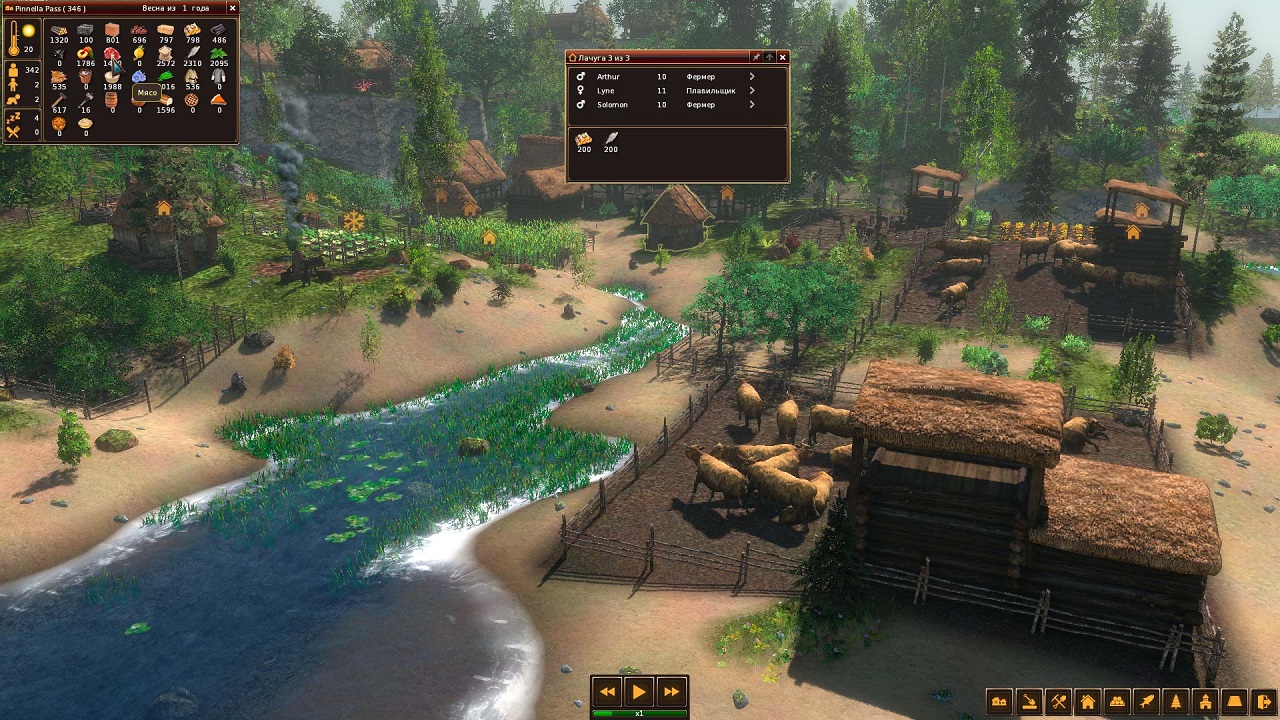Open the fish food production menu

[1147, 701]
